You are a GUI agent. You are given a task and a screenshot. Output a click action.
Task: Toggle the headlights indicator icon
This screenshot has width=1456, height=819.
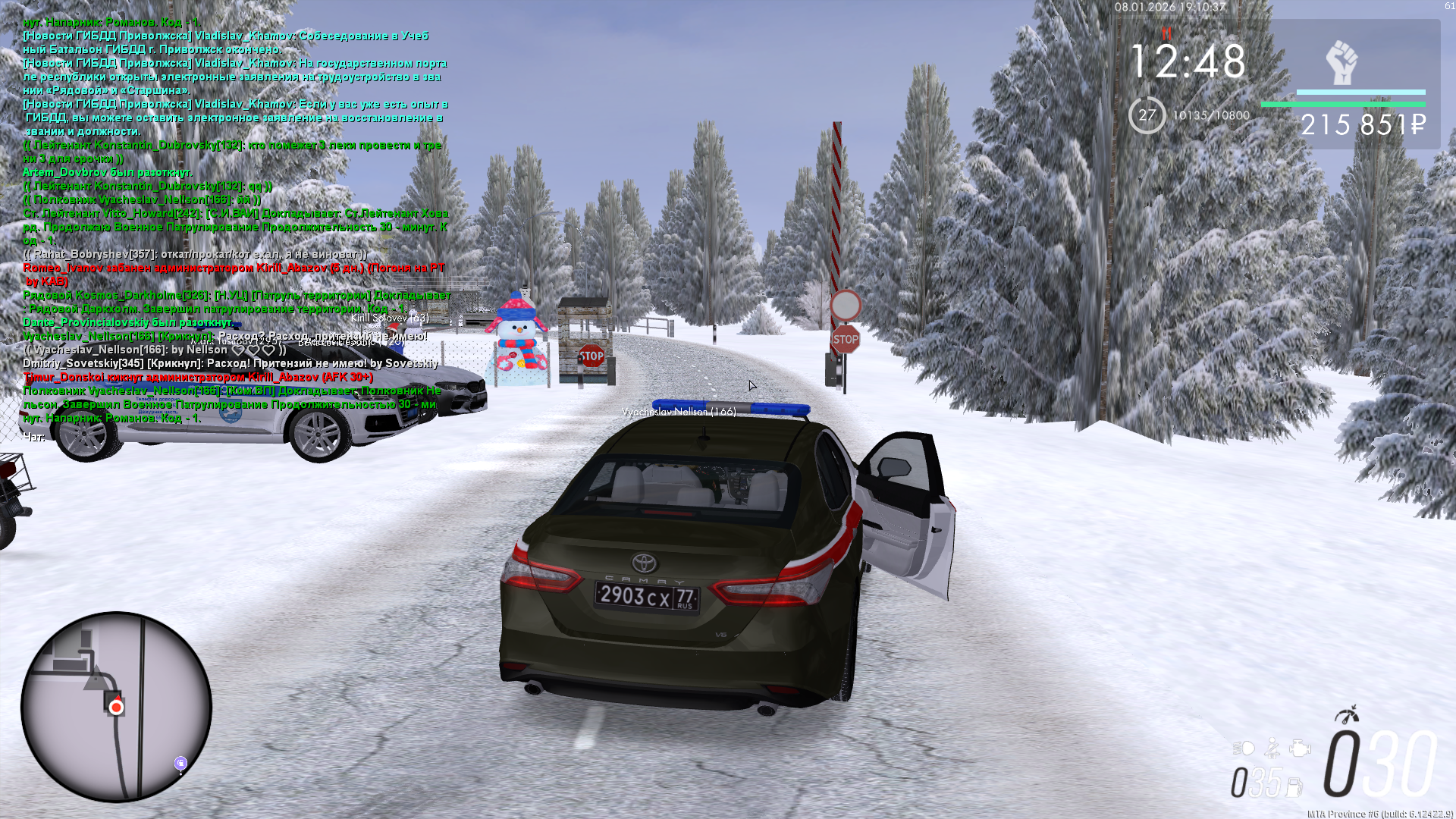(x=1244, y=748)
